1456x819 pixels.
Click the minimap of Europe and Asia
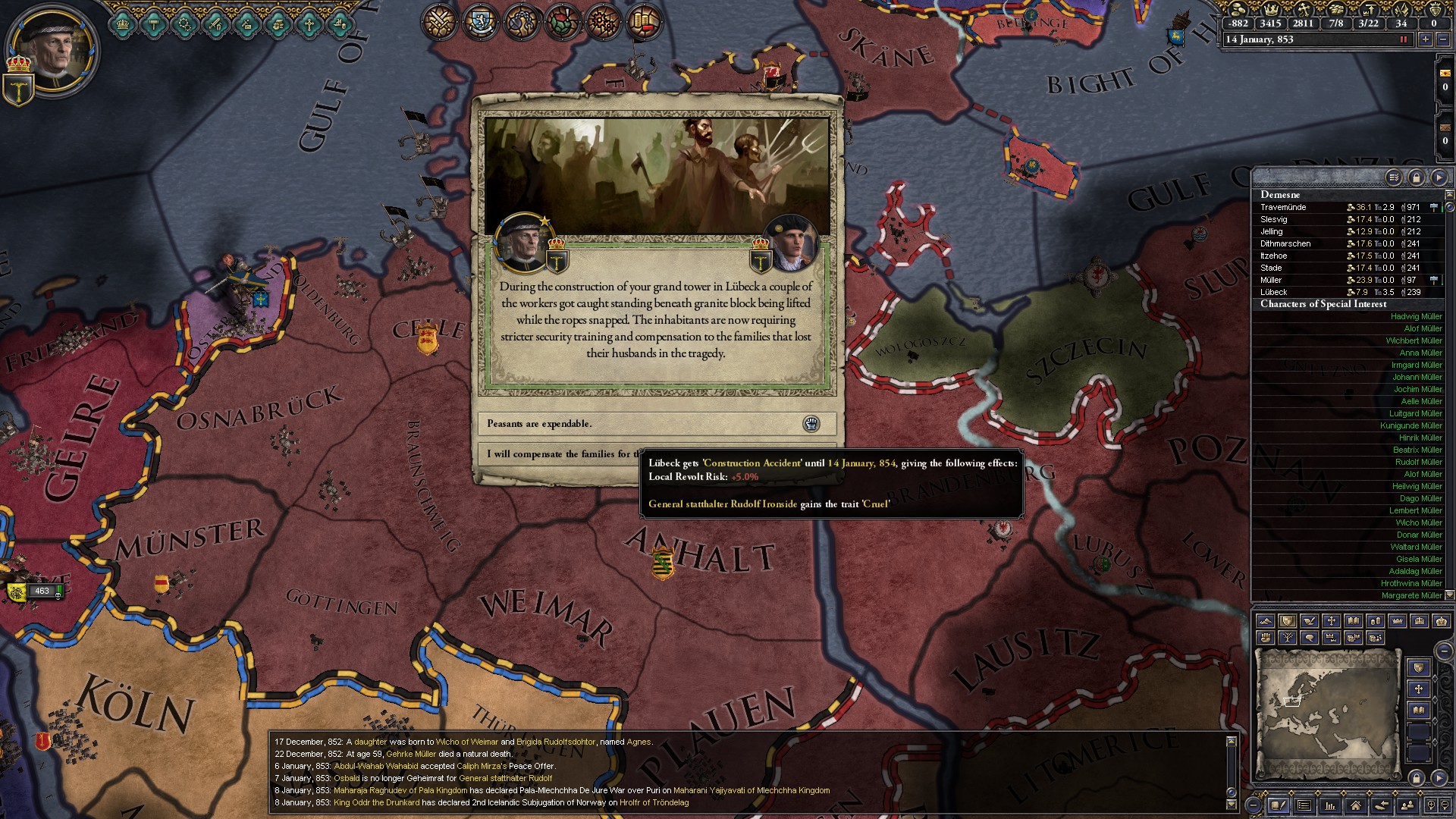point(1327,713)
